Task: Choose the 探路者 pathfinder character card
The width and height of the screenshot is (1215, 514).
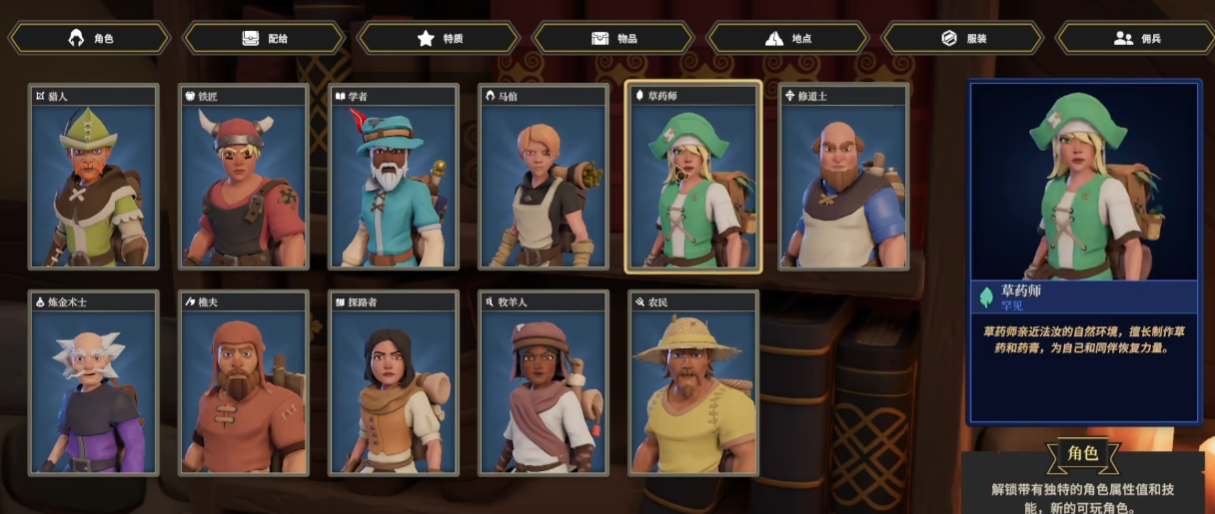Action: [x=394, y=384]
